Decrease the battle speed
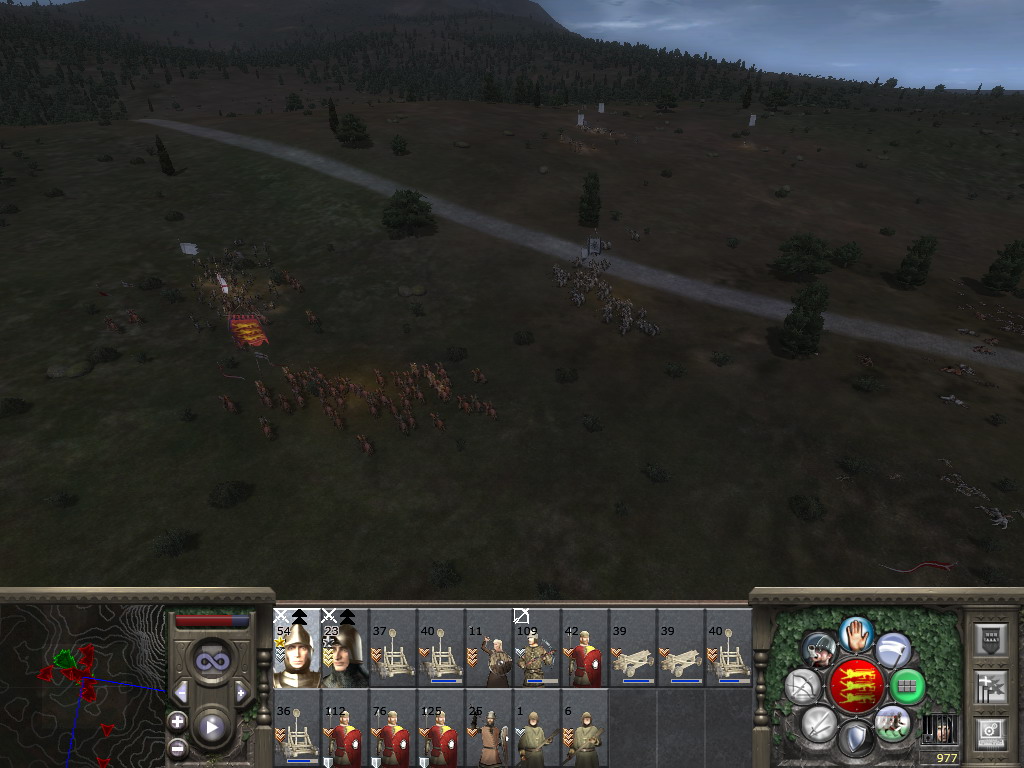Screen dimensions: 1024x768 pos(181,692)
